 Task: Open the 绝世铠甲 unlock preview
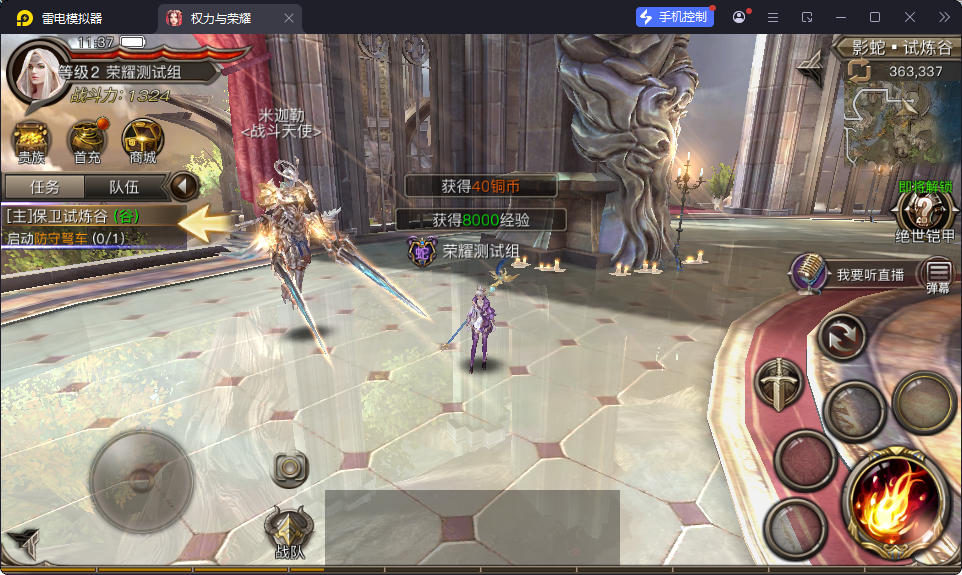(923, 212)
